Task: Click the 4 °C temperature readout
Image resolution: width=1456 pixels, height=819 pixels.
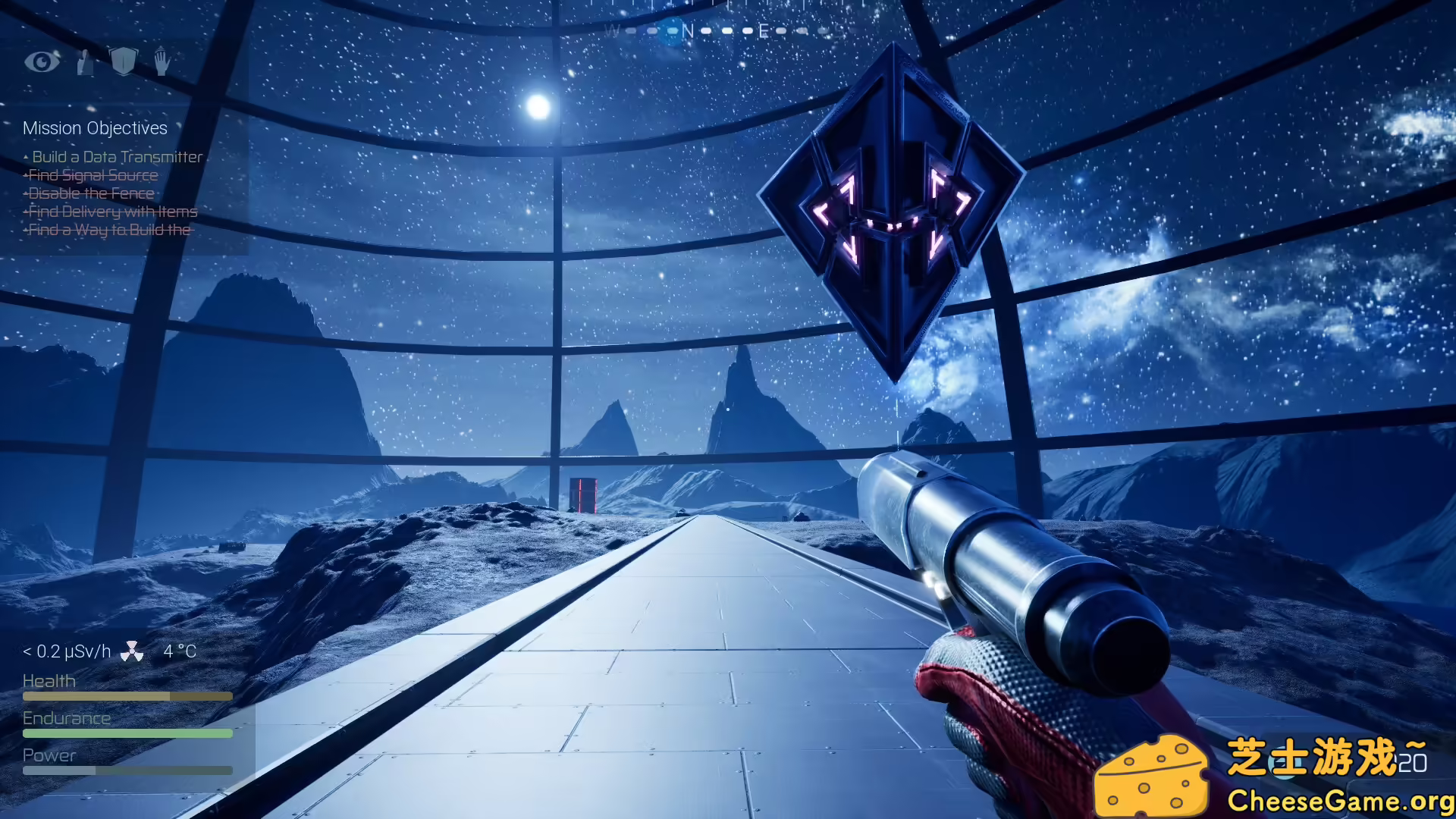Action: (x=181, y=651)
